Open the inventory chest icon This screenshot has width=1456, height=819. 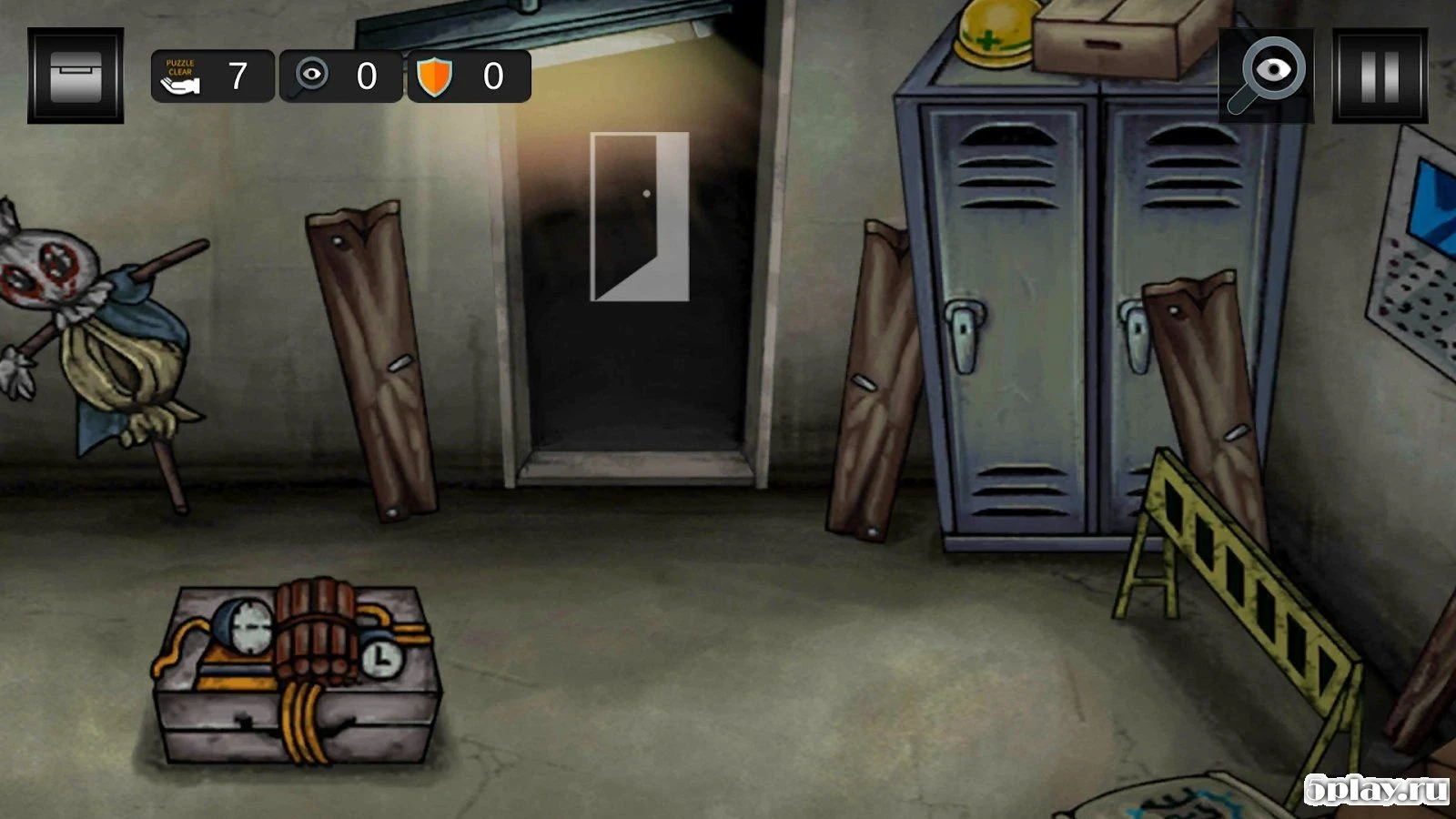pyautogui.click(x=77, y=73)
